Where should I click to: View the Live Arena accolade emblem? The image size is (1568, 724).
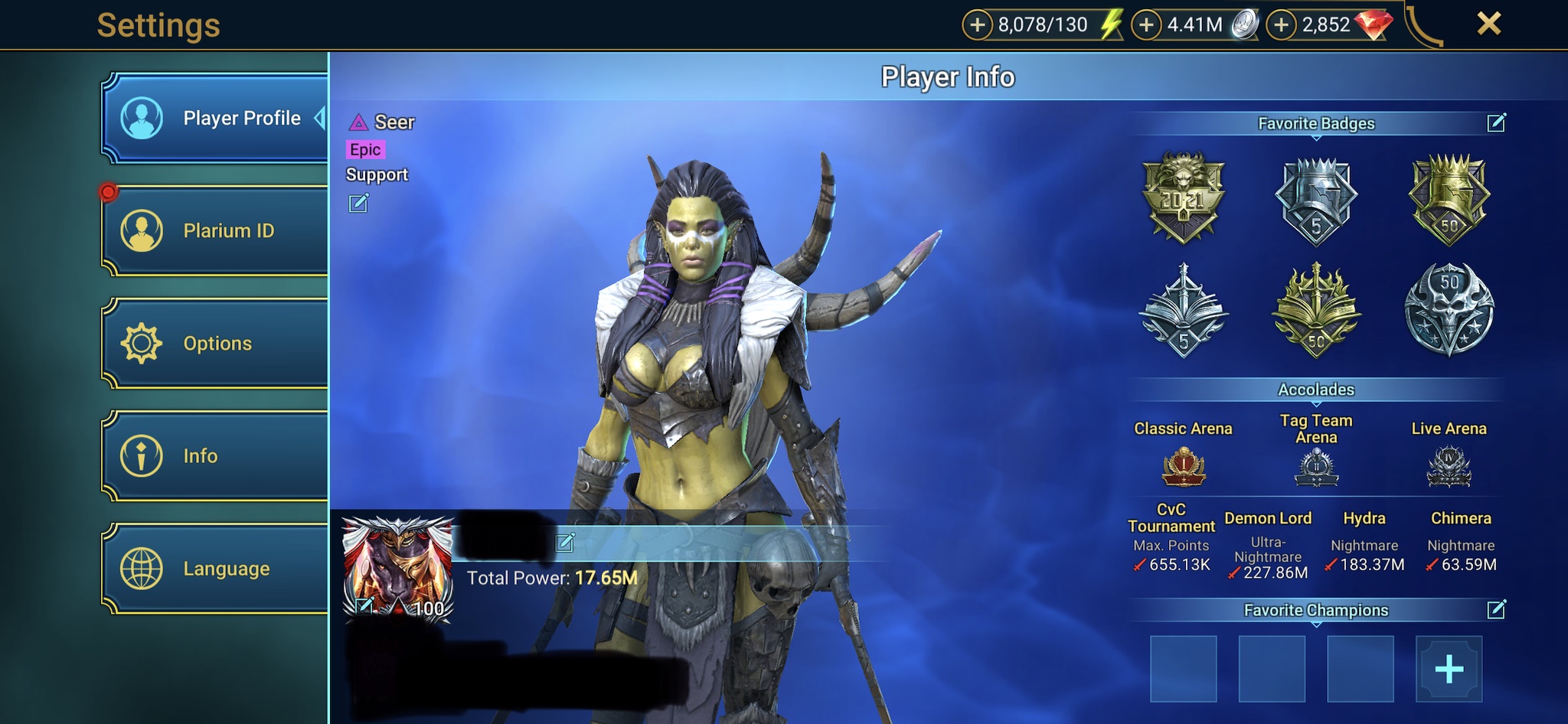tap(1449, 466)
